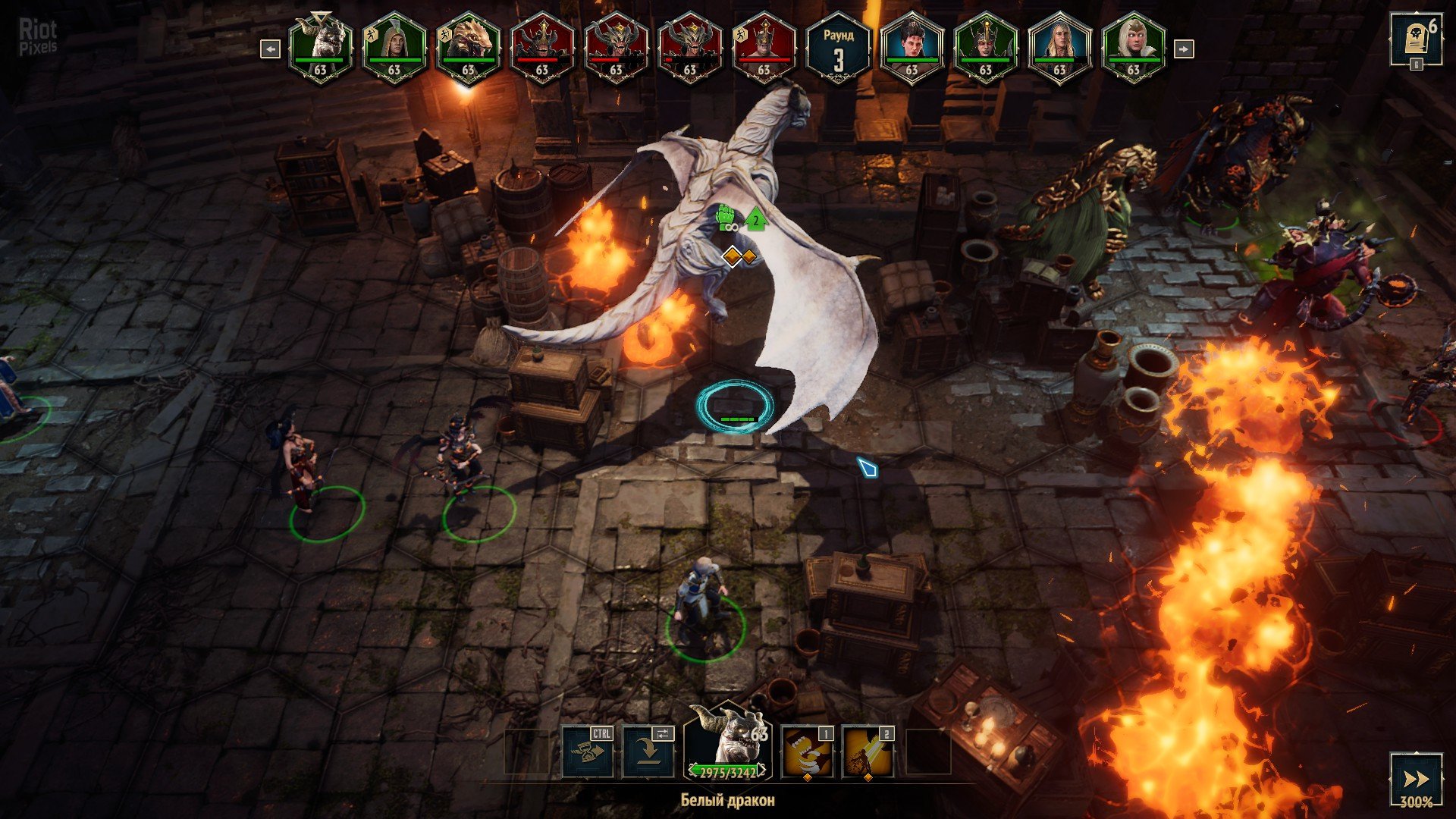This screenshot has height=819, width=1456.
Task: Activate the dragon bite ability in slot 1
Action: (807, 752)
